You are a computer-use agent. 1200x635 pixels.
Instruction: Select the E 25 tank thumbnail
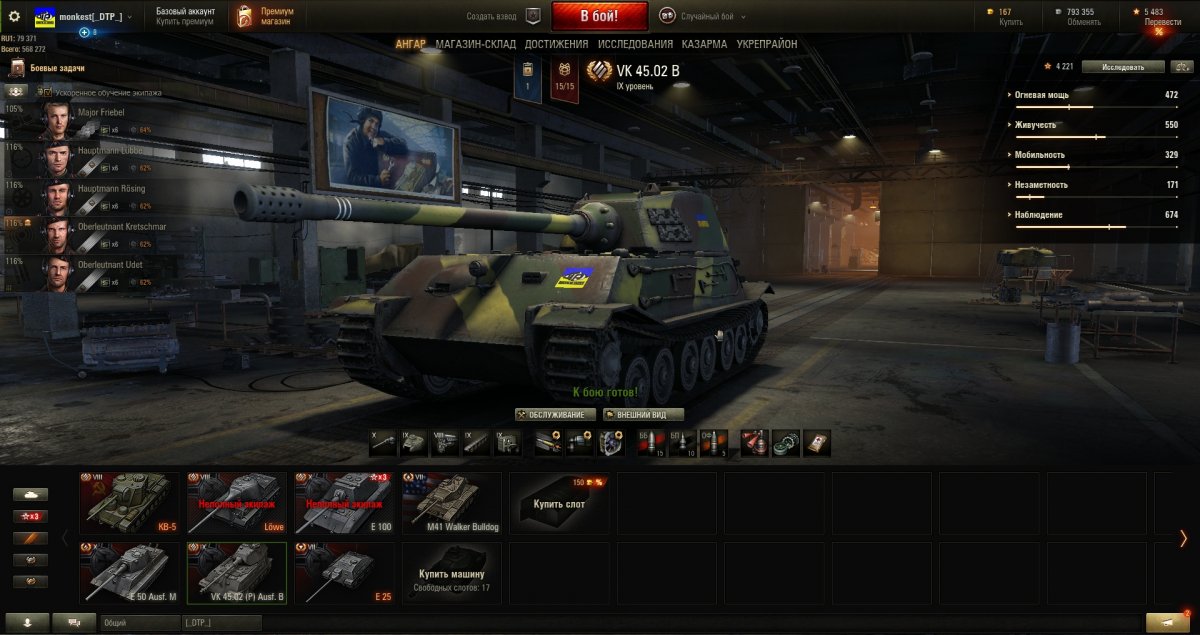pyautogui.click(x=345, y=573)
